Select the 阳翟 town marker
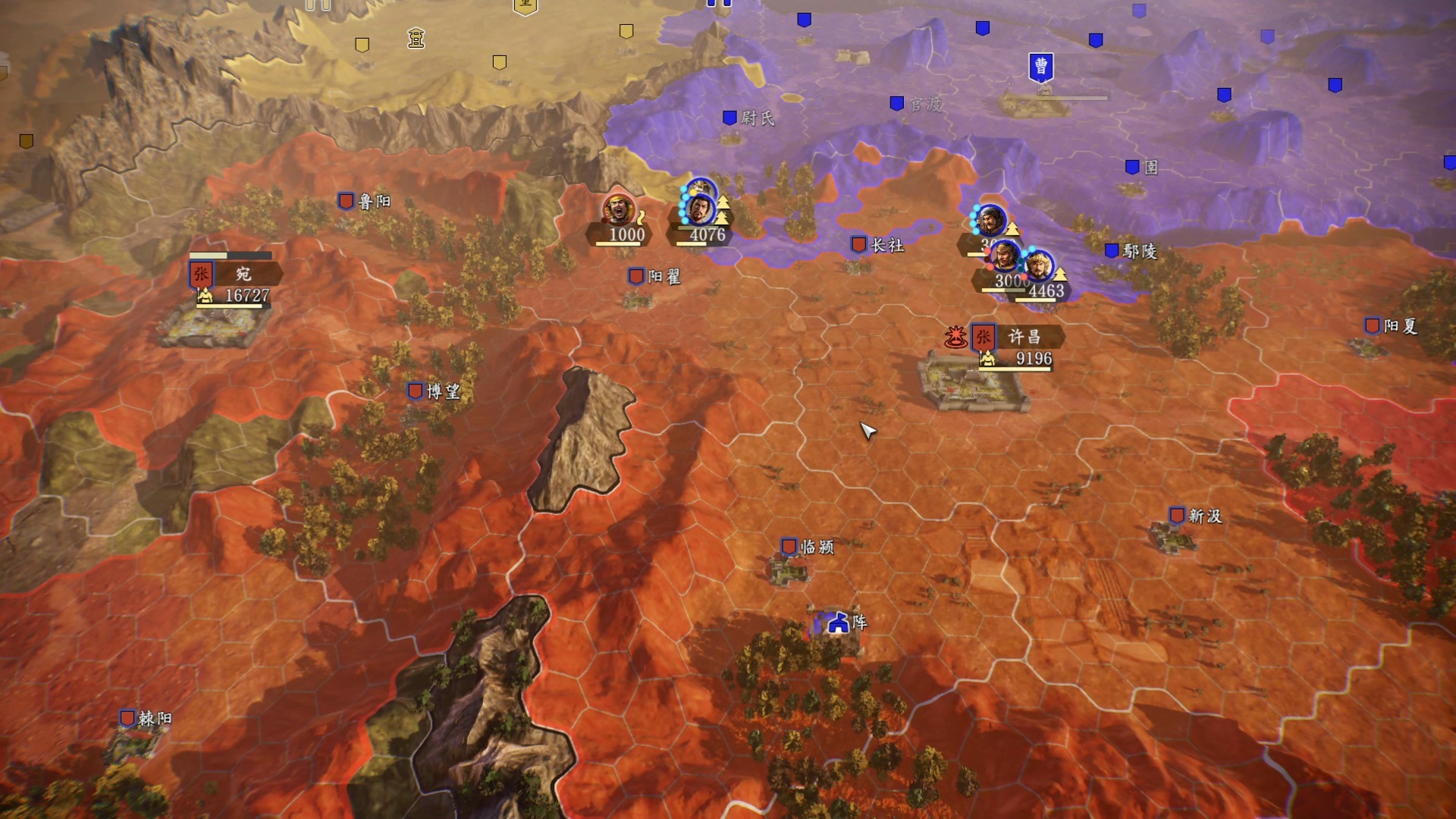Screen dimensions: 1456x819 (x=636, y=277)
